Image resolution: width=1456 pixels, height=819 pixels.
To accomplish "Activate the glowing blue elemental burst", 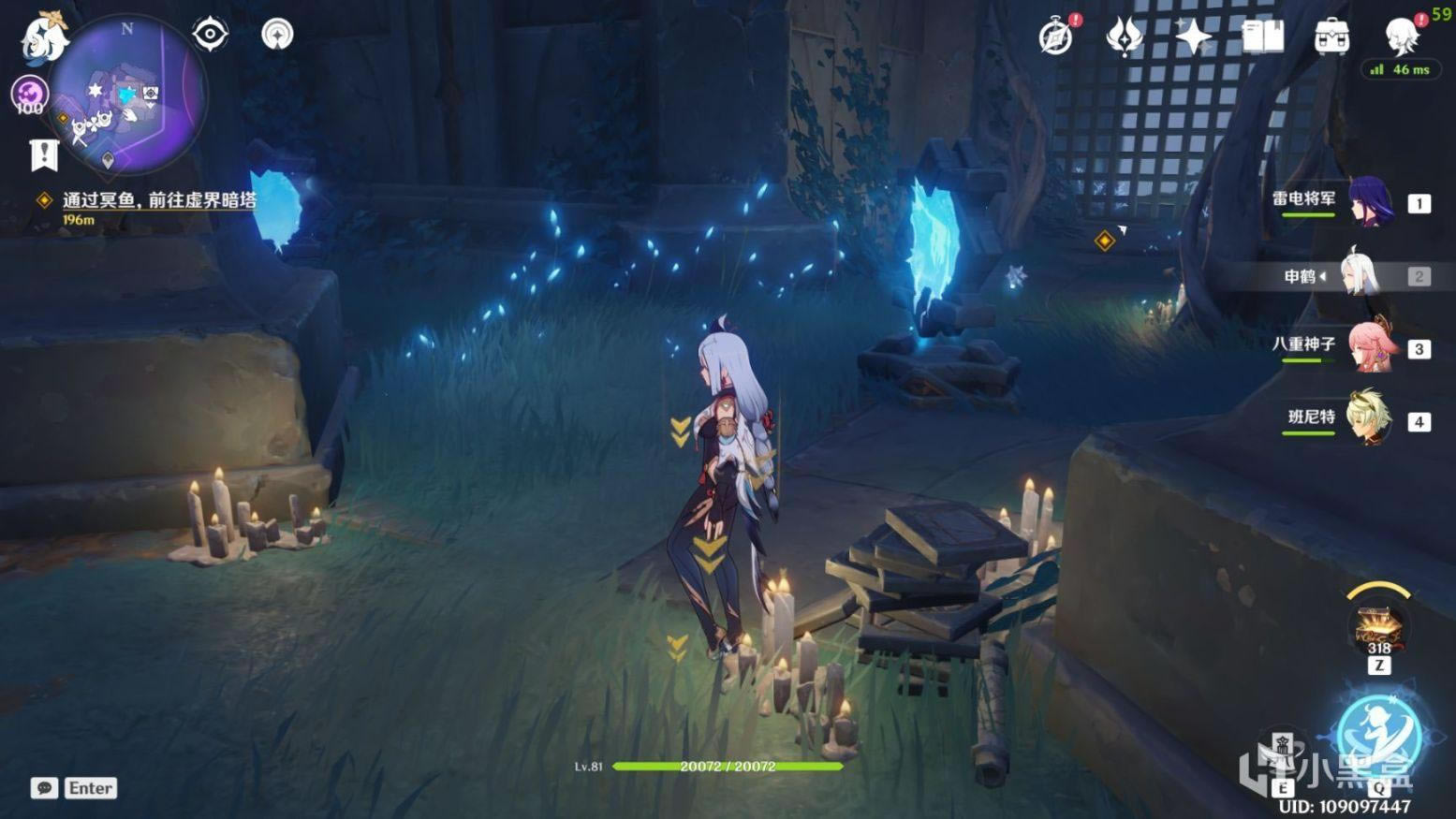I will pyautogui.click(x=1378, y=735).
